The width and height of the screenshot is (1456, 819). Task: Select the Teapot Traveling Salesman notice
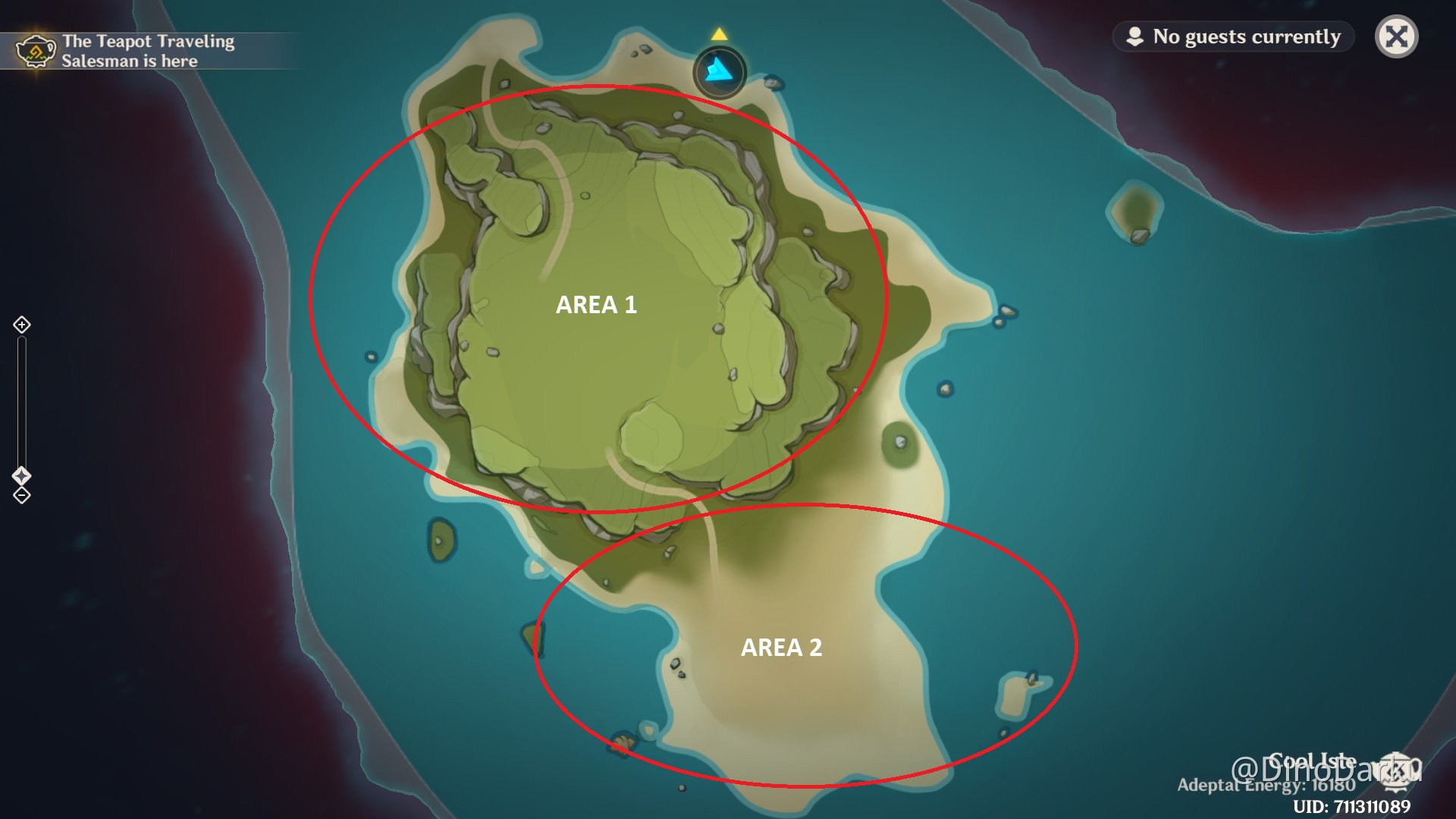tap(127, 51)
